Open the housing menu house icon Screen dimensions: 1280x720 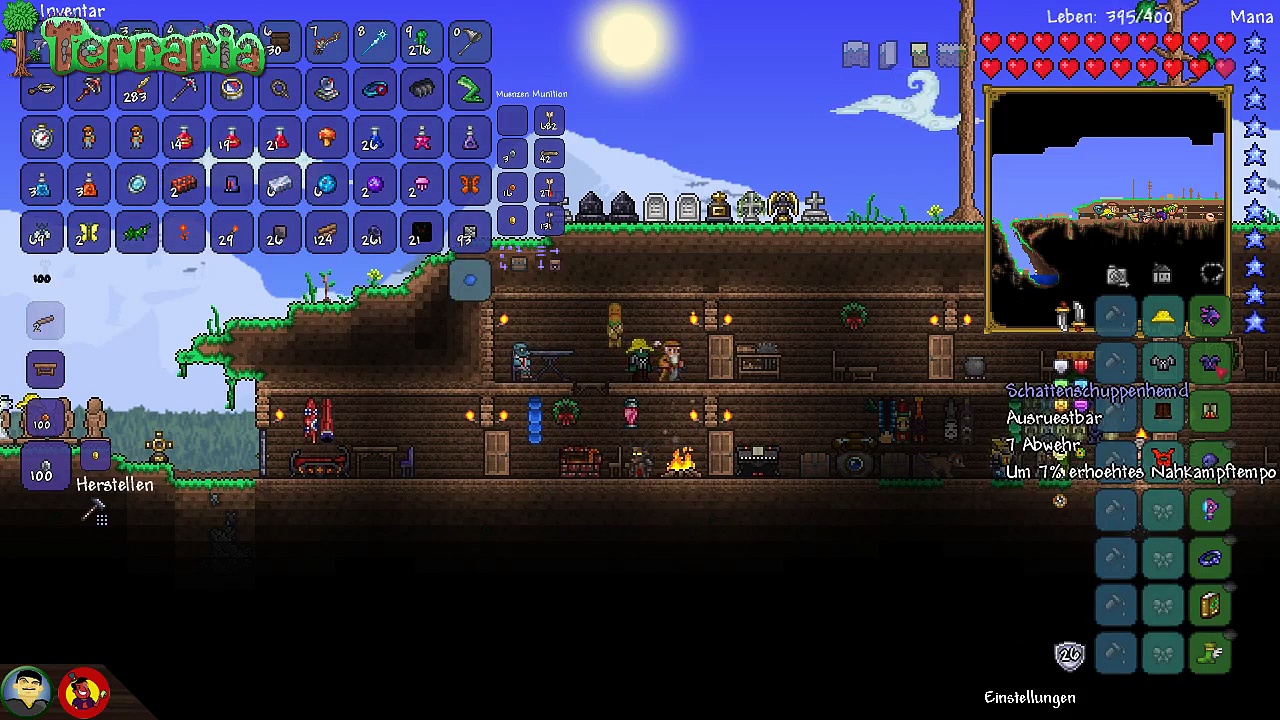(1162, 274)
